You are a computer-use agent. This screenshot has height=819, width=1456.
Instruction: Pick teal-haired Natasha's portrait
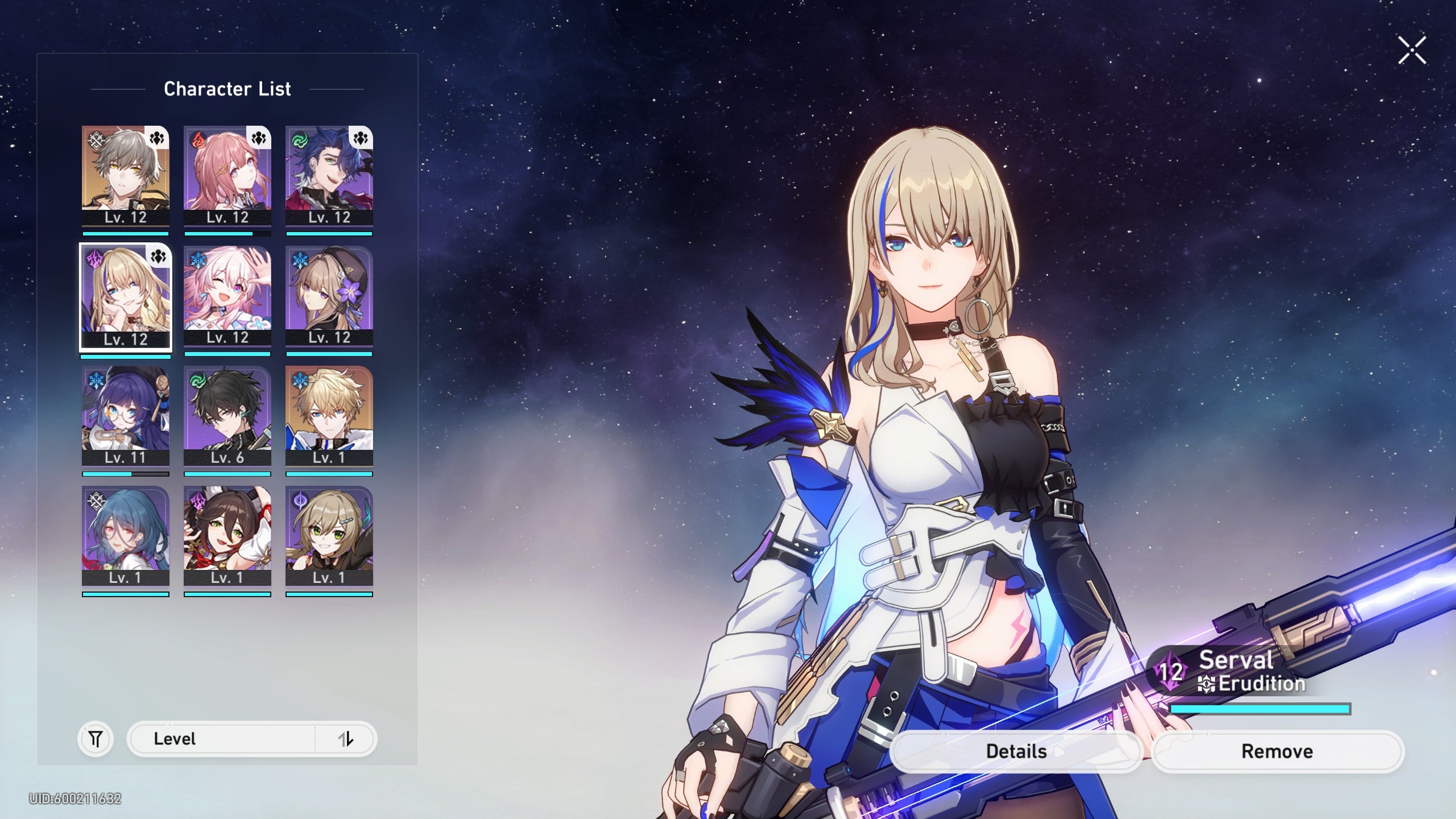[125, 536]
